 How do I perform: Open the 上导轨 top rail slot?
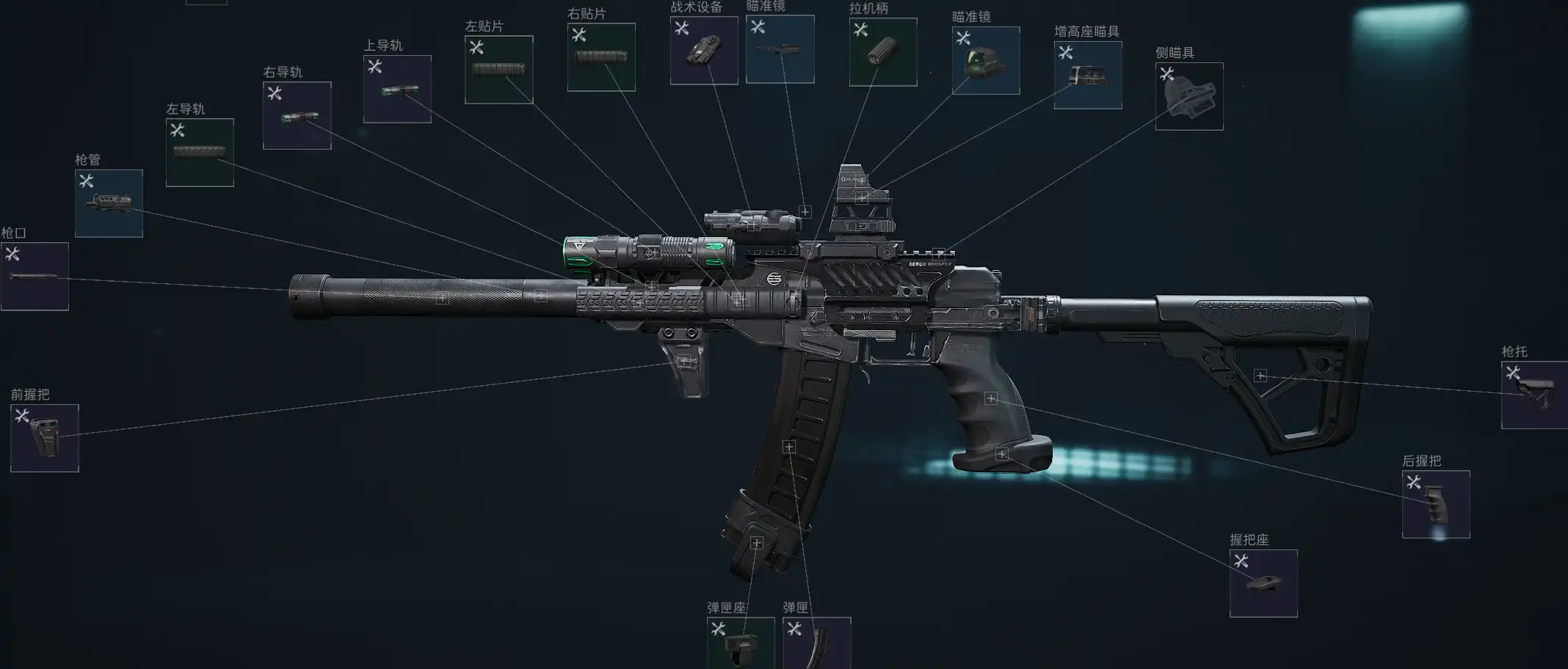pos(397,89)
